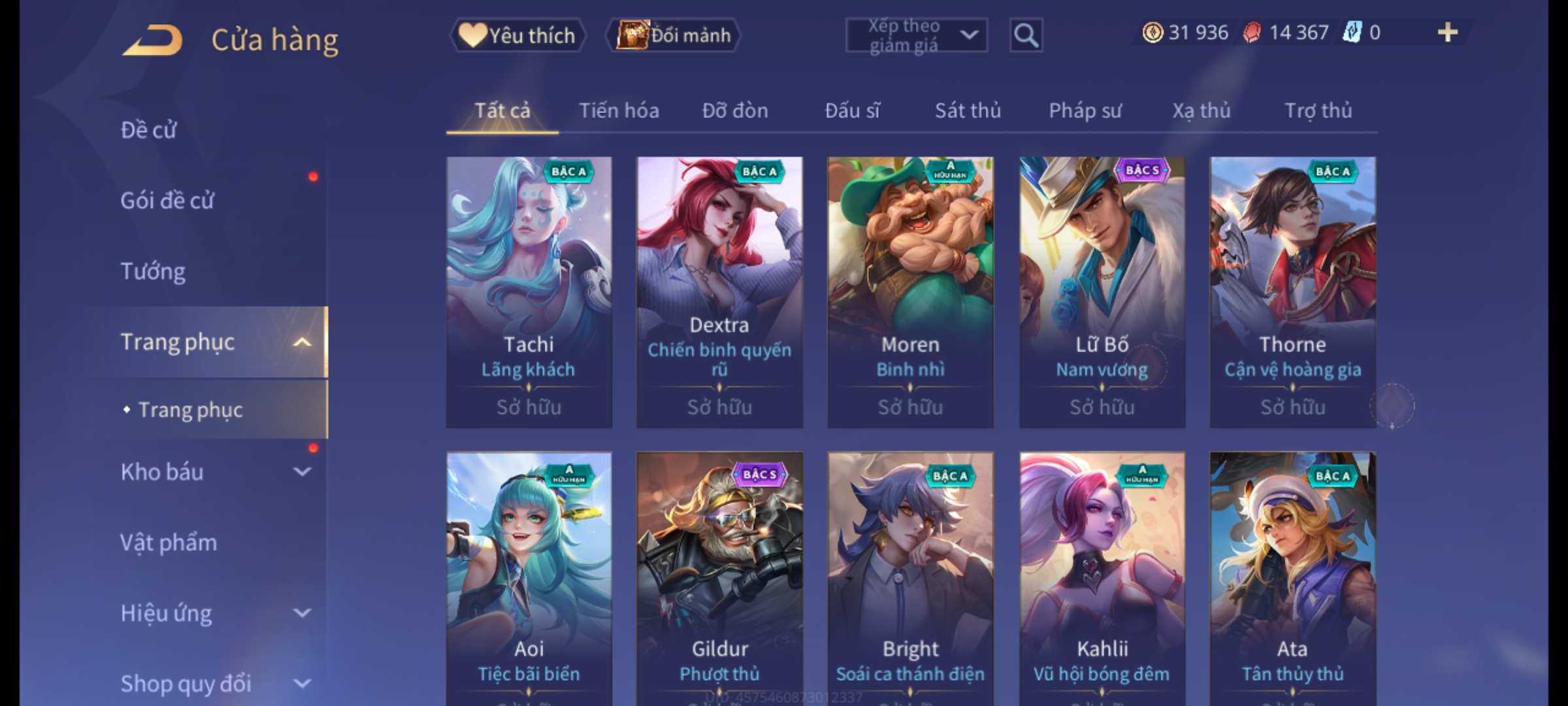Switch to the Tiến hóa tab

619,110
